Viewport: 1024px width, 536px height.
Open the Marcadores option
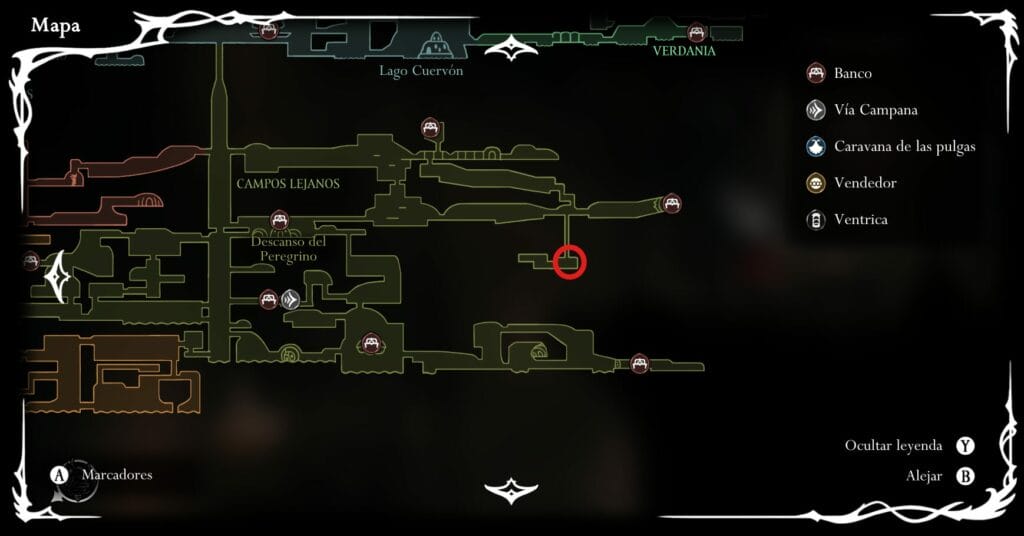coord(105,475)
